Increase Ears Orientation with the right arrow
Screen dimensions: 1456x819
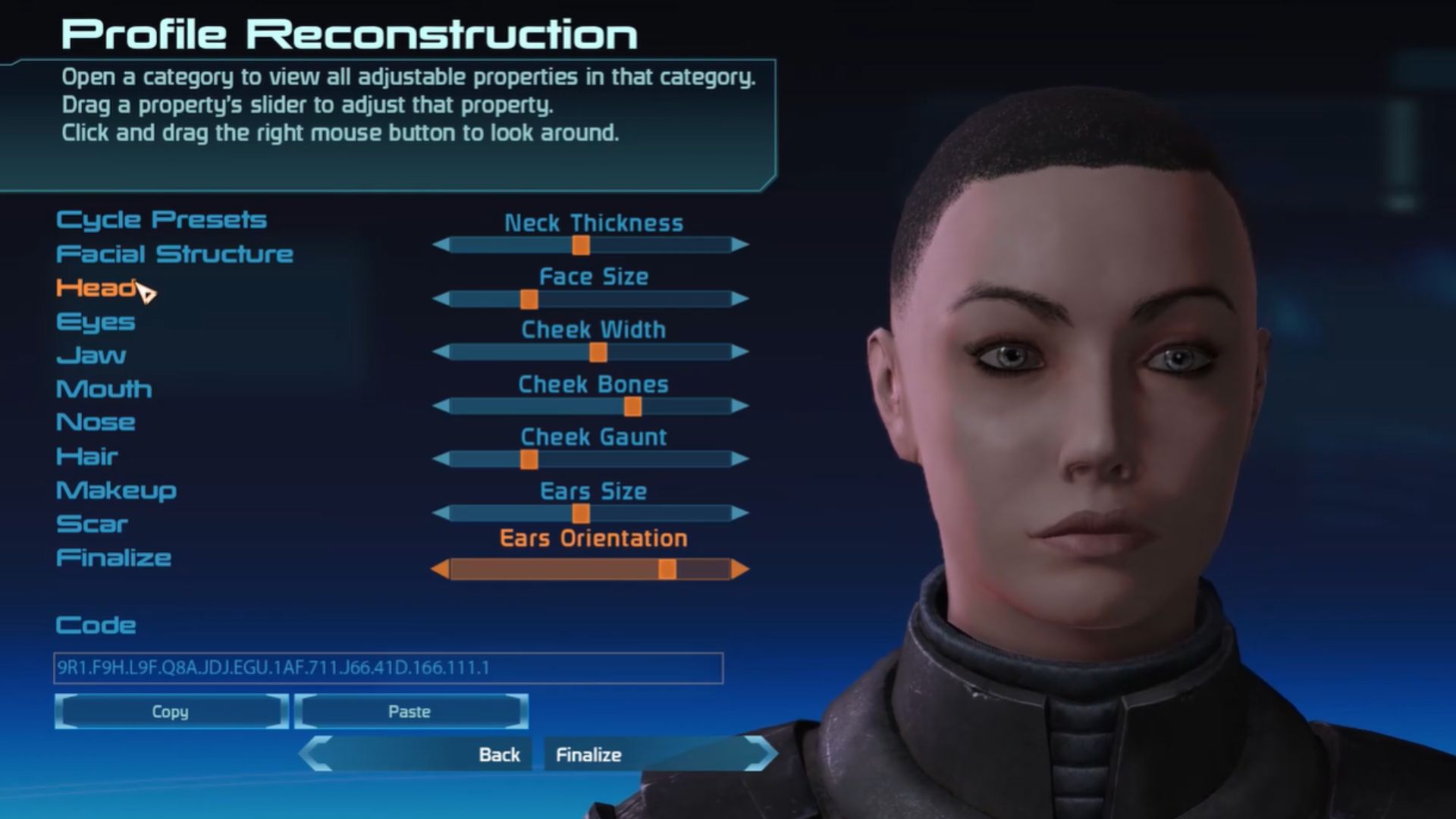(x=740, y=570)
